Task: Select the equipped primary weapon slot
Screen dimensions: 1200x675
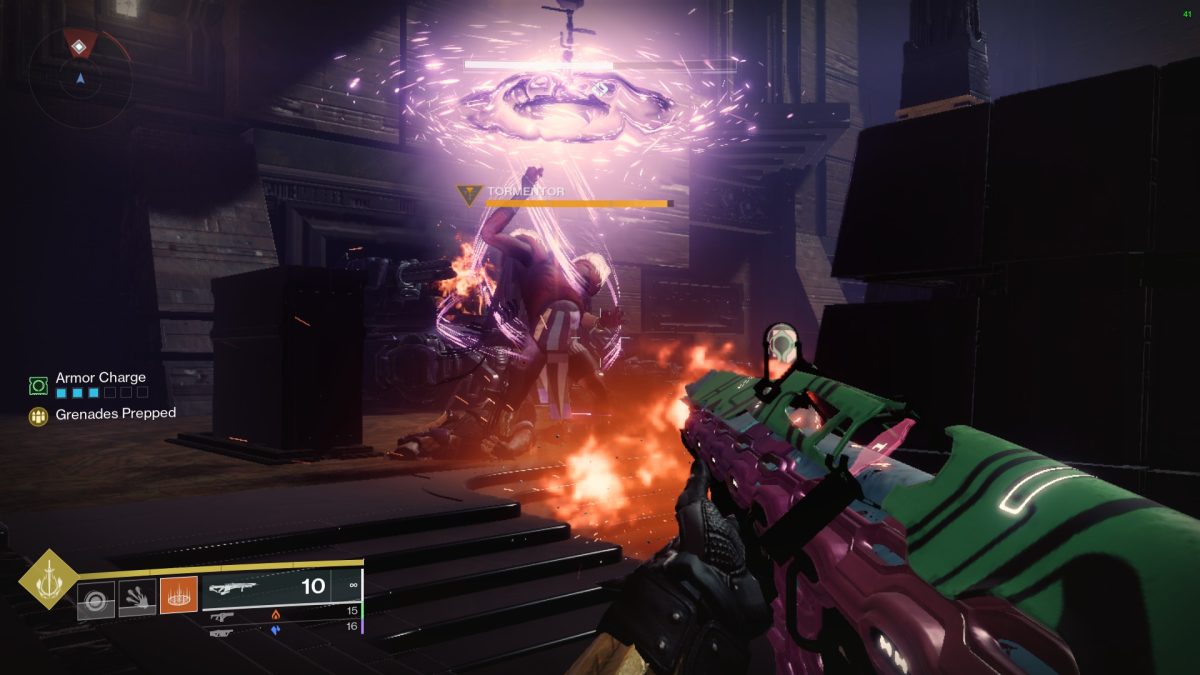Action: [281, 587]
